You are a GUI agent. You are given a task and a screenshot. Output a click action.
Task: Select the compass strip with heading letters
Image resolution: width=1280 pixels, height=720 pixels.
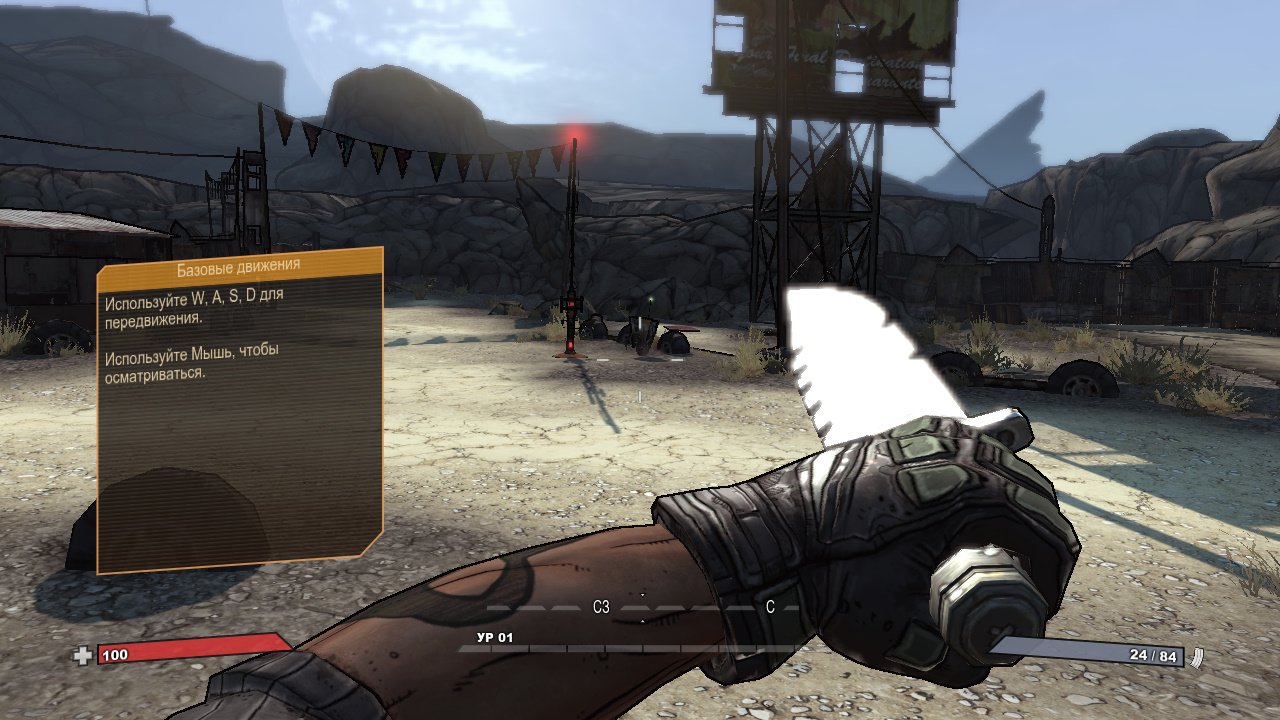click(x=642, y=607)
